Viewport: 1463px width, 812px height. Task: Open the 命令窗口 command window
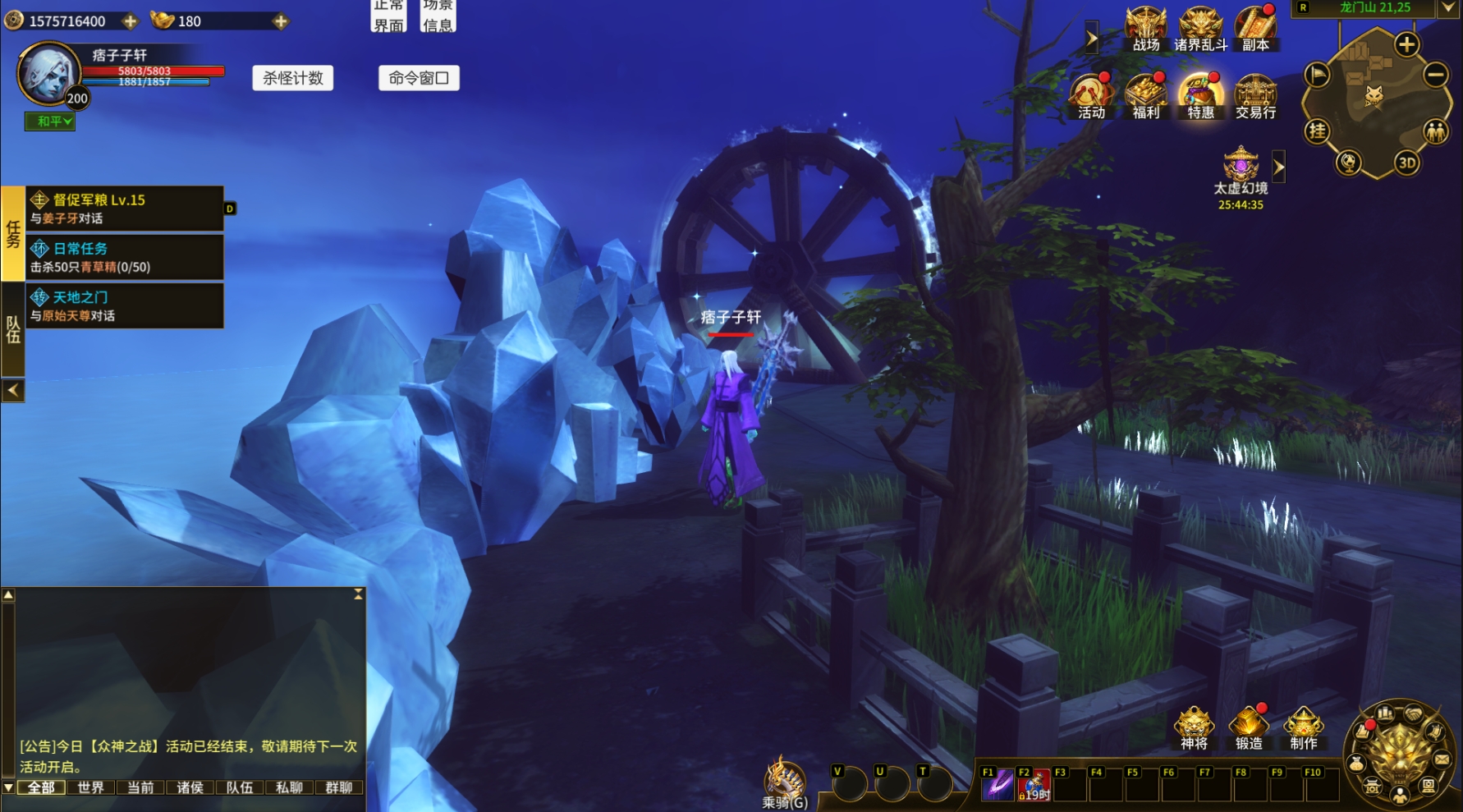pos(419,78)
